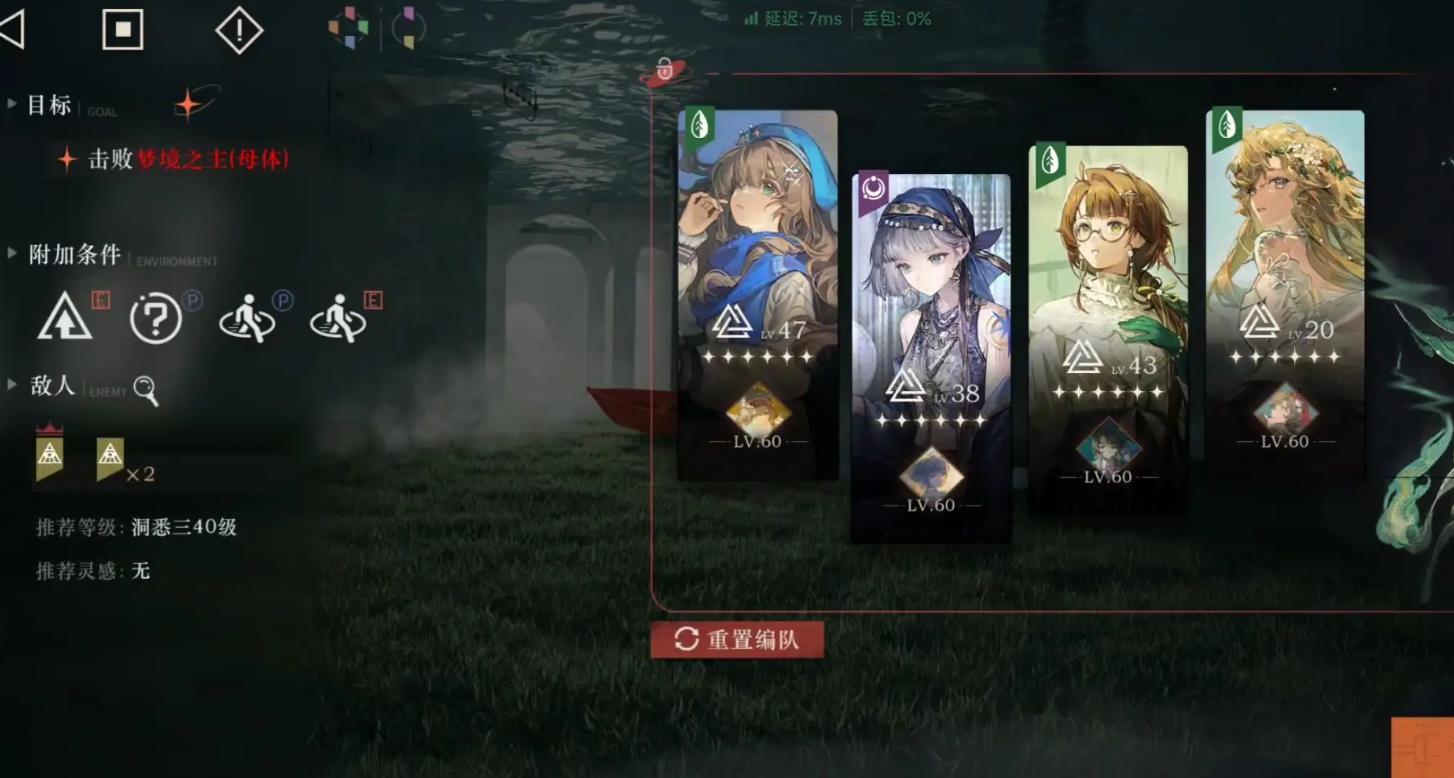Select the level 47 blue beret character card
Viewport: 1454px width, 778px height.
pyautogui.click(x=757, y=250)
